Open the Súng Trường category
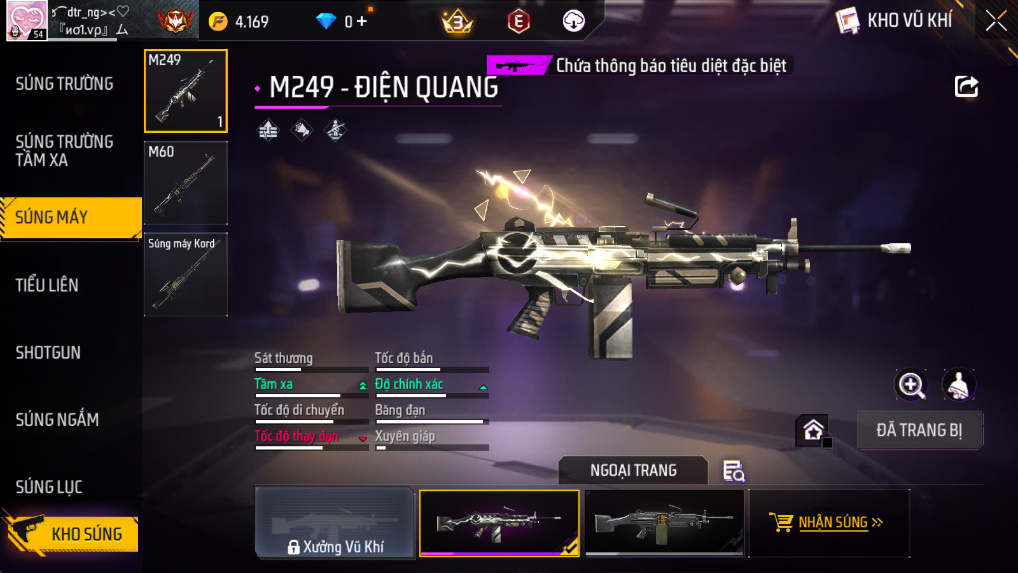The height and width of the screenshot is (573, 1018). pyautogui.click(x=65, y=84)
